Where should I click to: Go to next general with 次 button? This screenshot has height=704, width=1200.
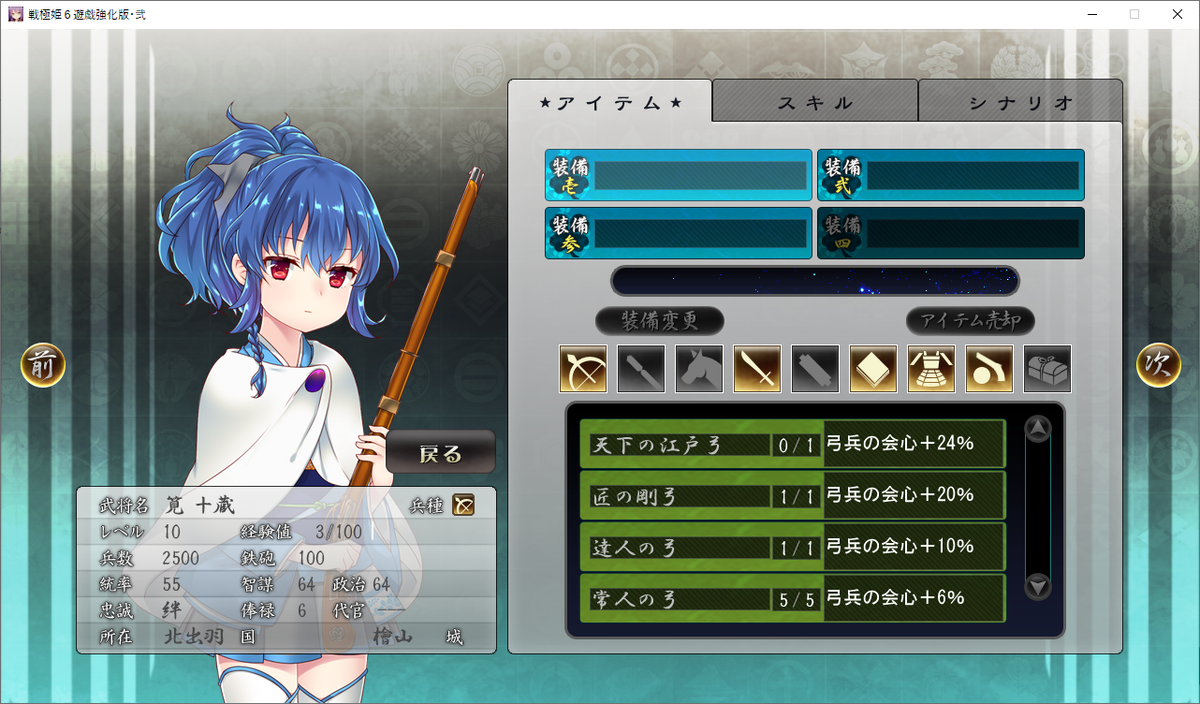(x=1158, y=365)
